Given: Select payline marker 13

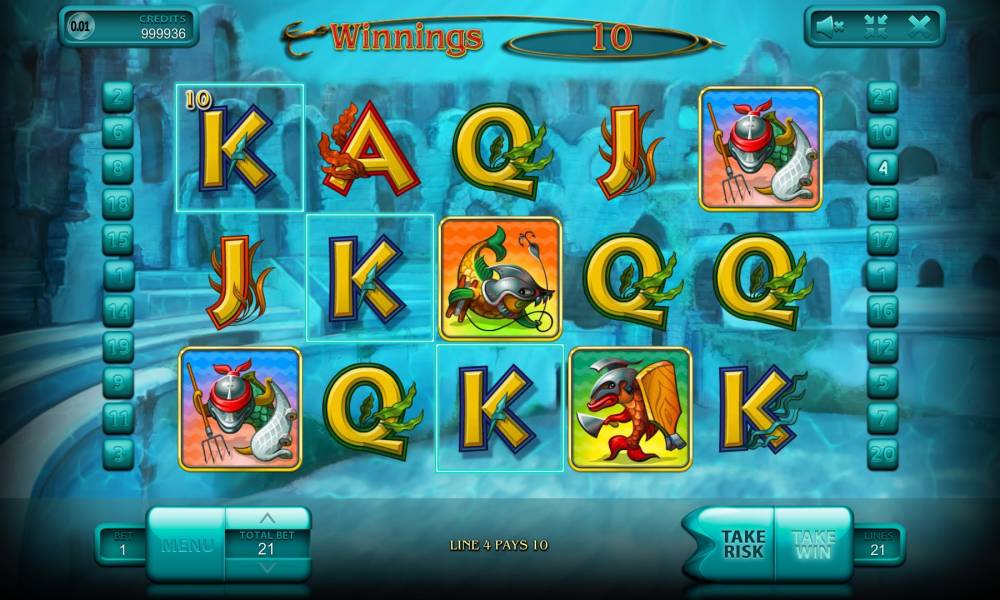Looking at the screenshot, I should click(882, 203).
